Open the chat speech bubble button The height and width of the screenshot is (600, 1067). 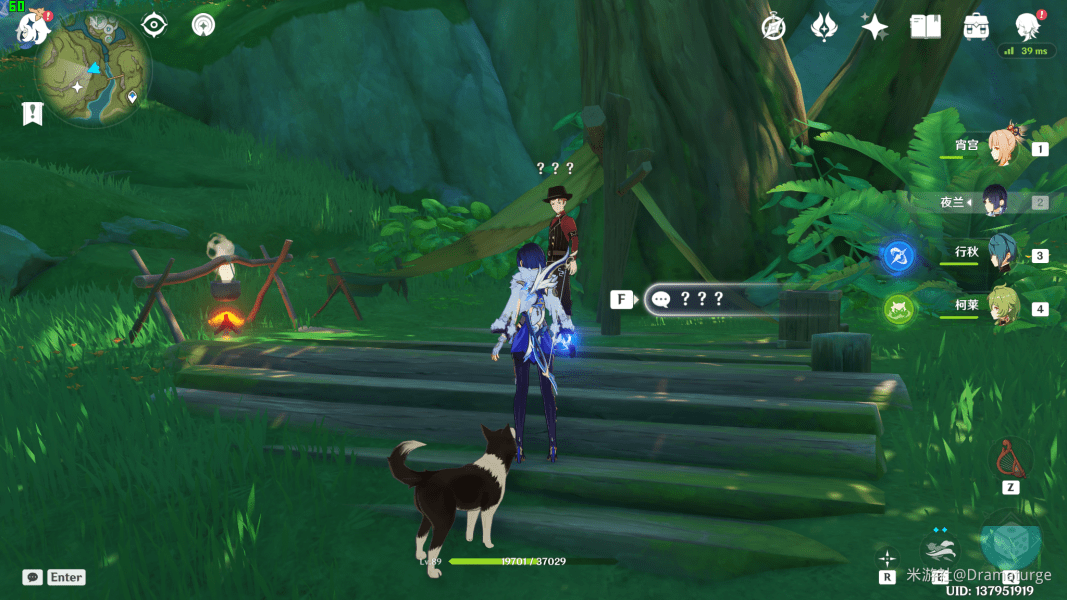click(x=33, y=577)
